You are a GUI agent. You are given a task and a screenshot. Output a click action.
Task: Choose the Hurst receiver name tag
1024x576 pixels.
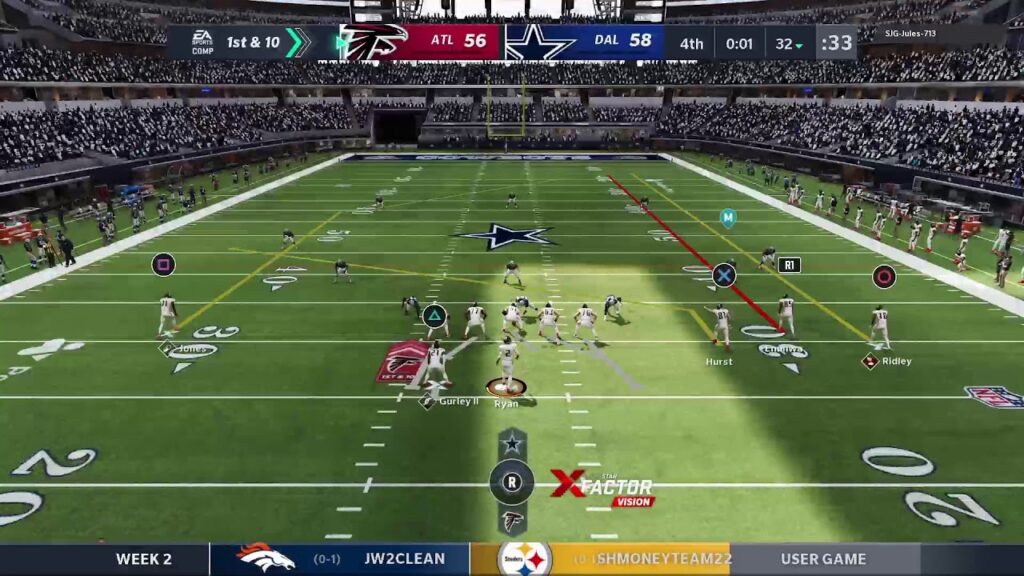pos(718,362)
